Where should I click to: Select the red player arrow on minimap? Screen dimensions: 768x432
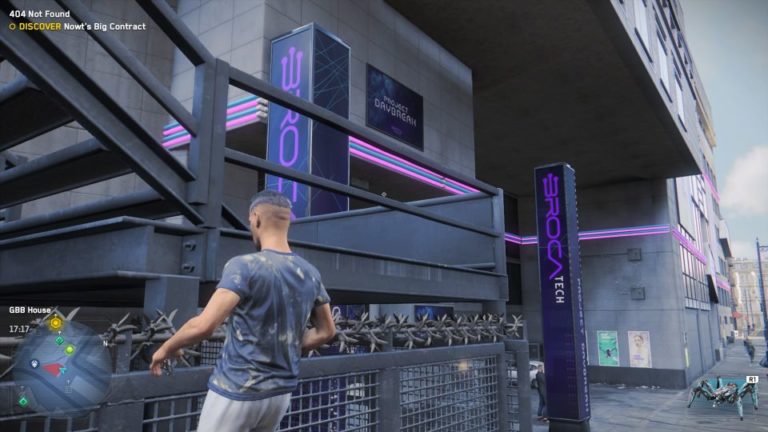point(49,369)
